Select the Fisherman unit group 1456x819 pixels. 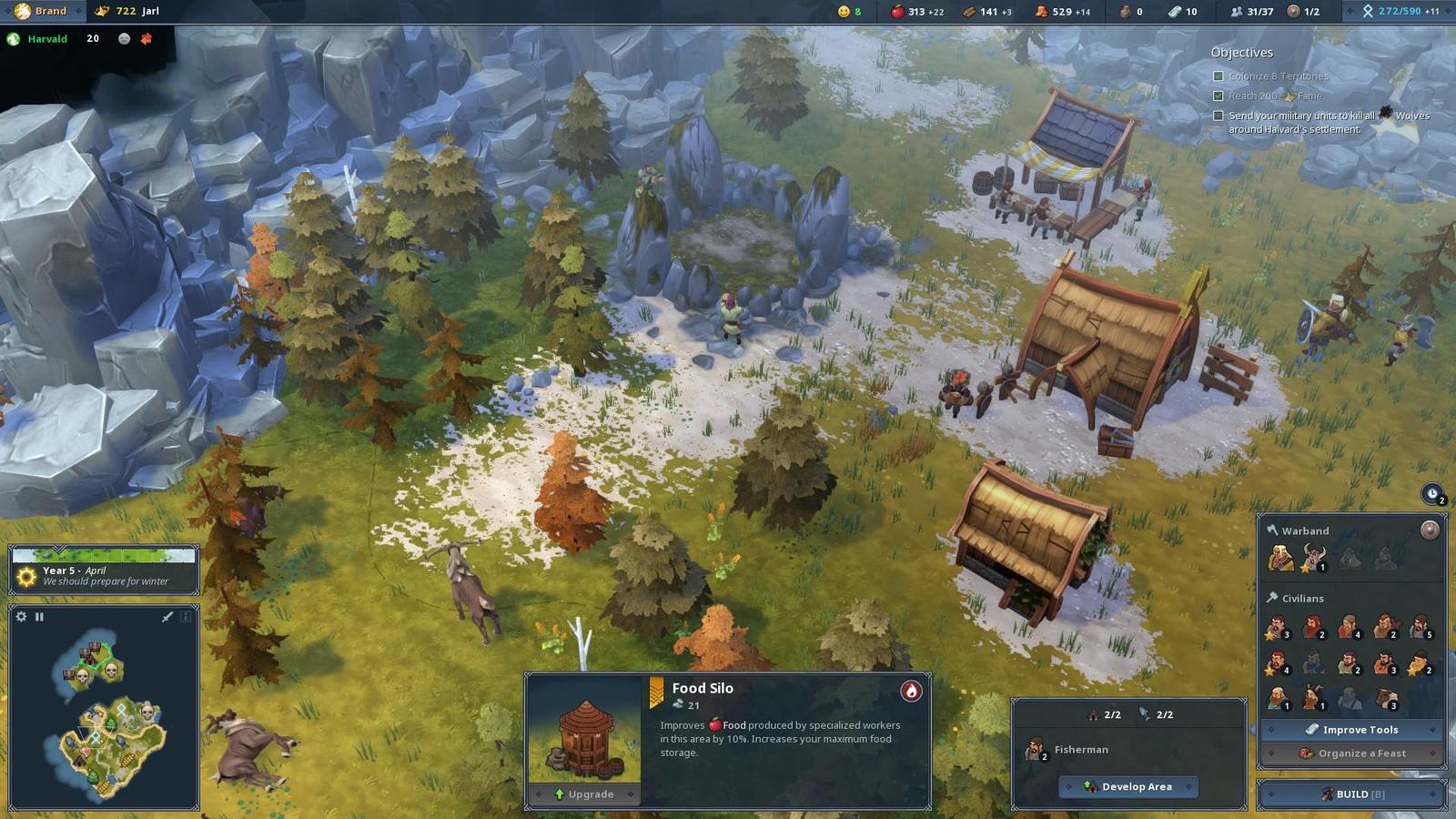(1036, 750)
